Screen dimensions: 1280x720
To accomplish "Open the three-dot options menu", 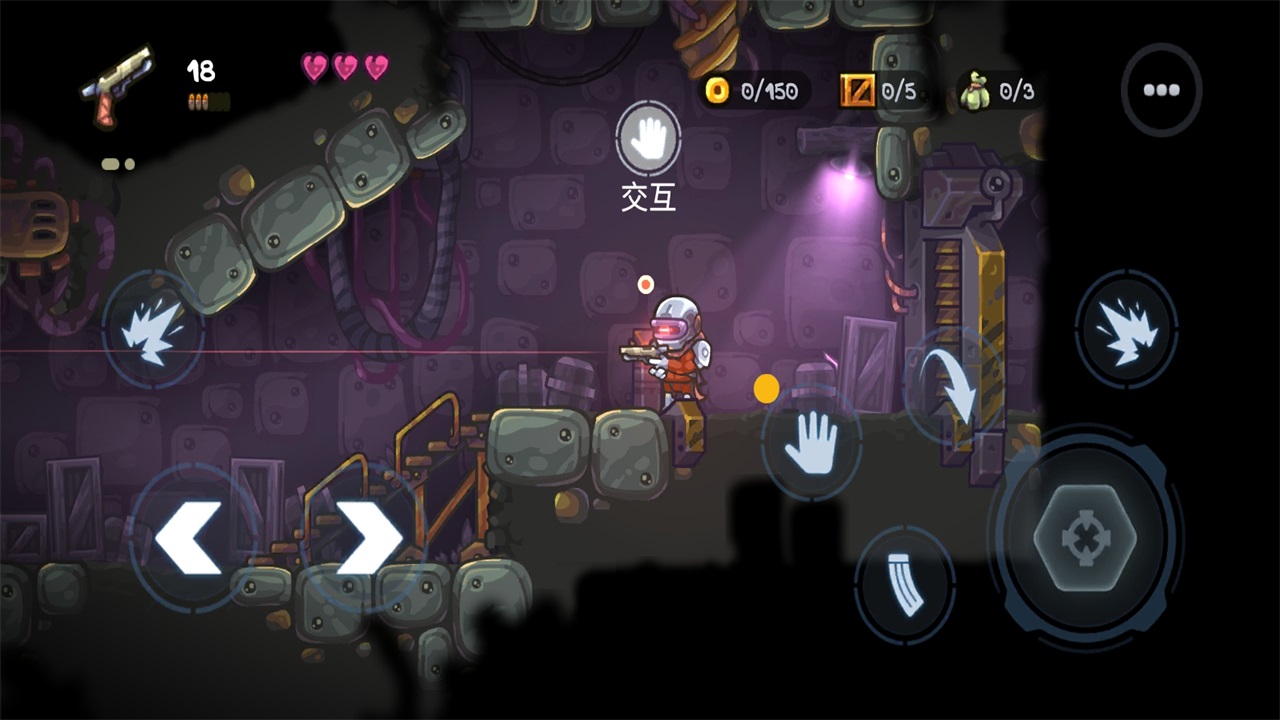I will (1161, 90).
